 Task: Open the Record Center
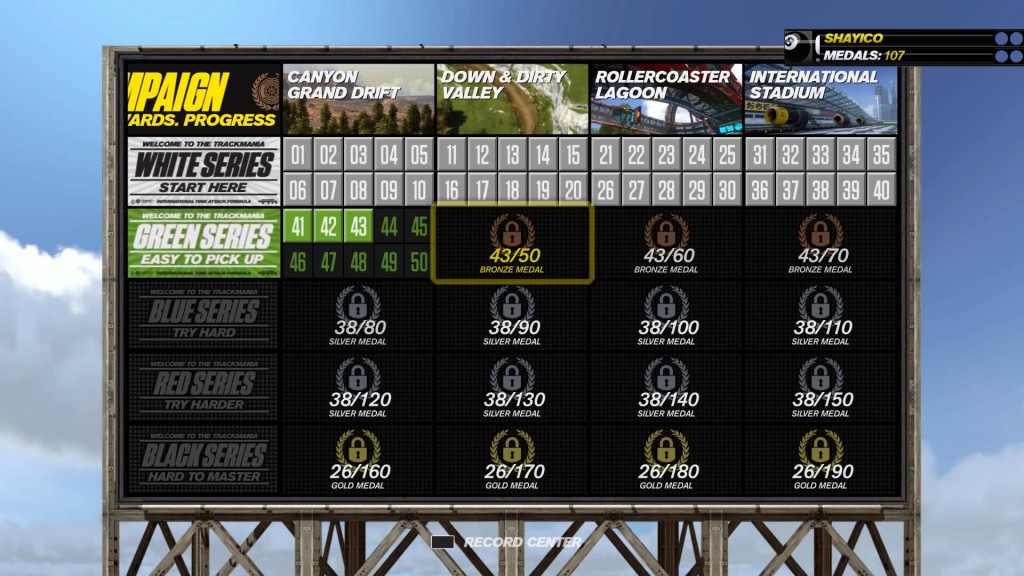tap(509, 542)
